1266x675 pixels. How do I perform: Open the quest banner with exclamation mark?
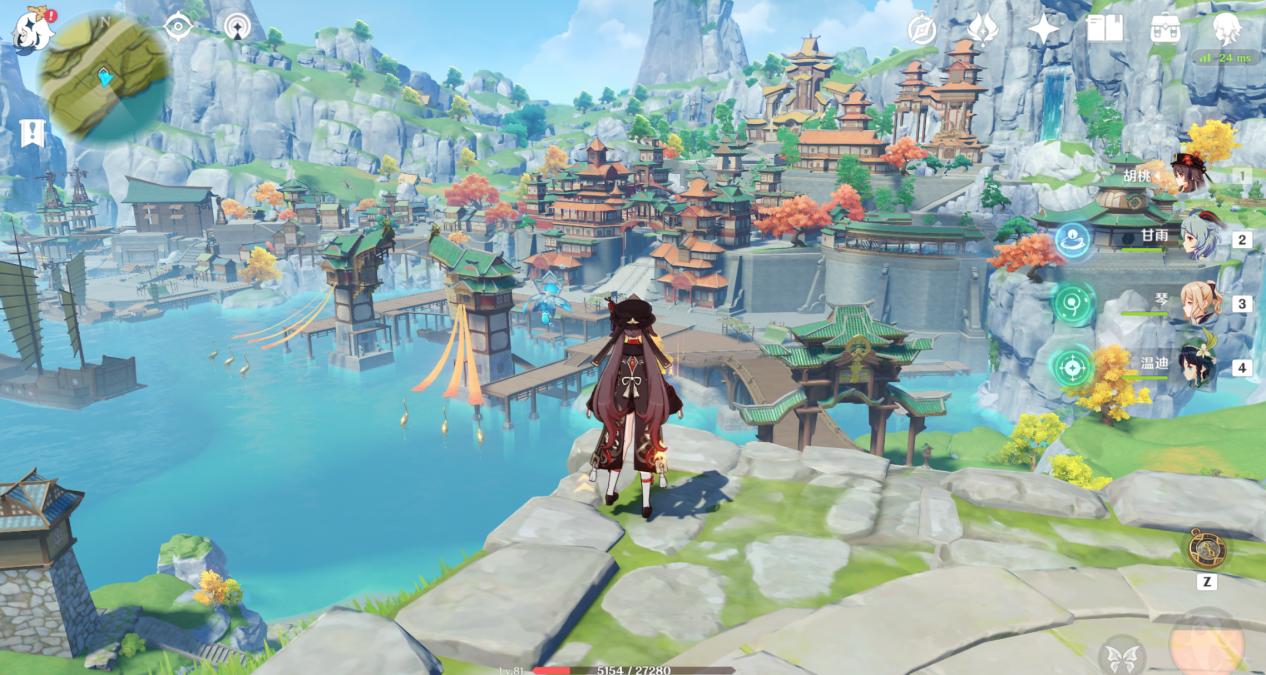[x=31, y=133]
